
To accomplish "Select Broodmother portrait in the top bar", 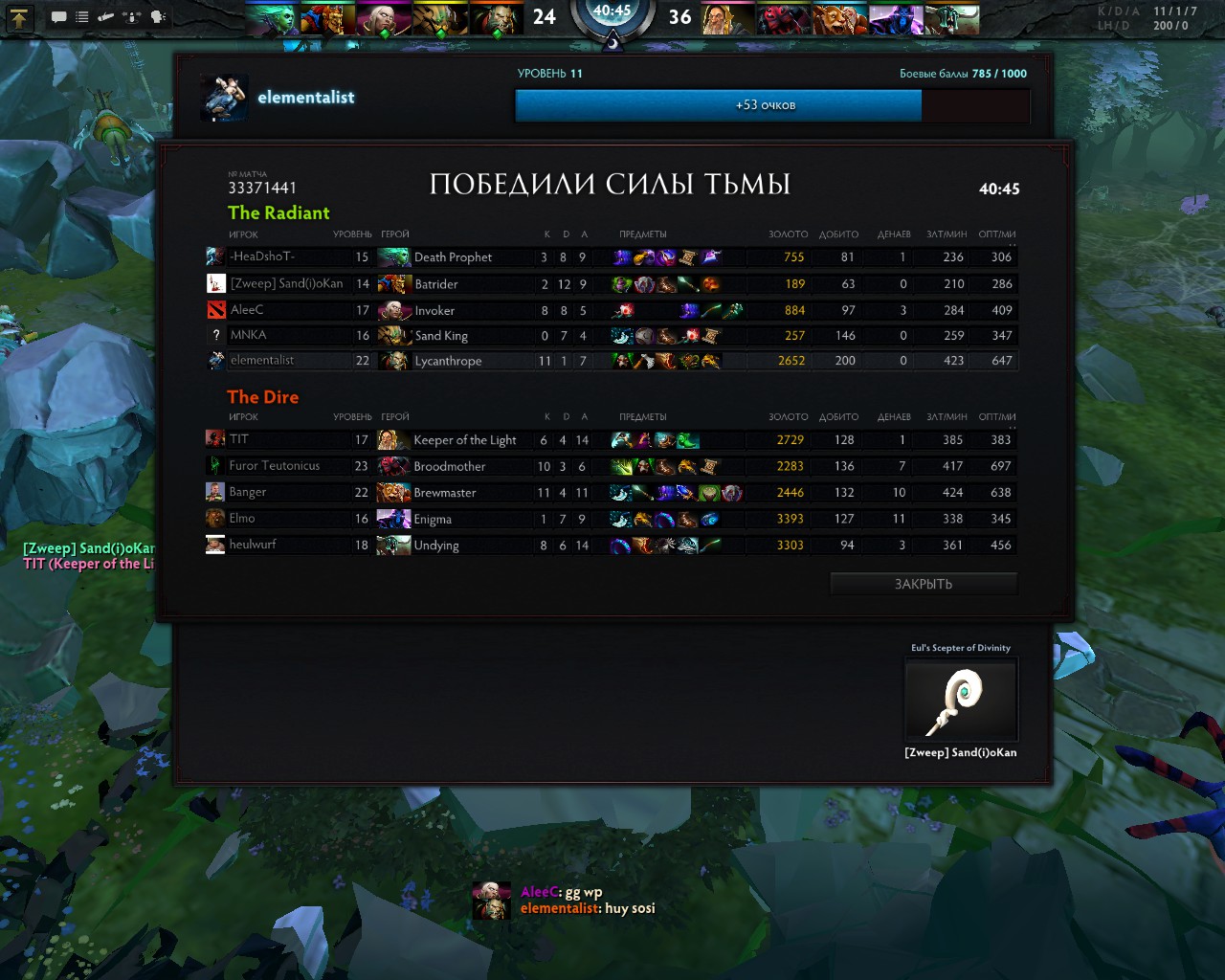I will [784, 19].
